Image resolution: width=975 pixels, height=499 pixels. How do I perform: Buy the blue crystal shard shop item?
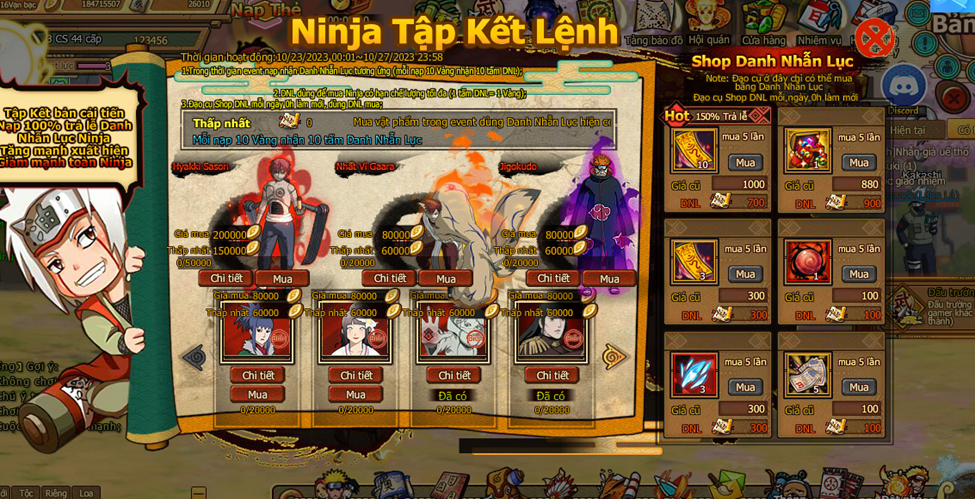pyautogui.click(x=745, y=387)
